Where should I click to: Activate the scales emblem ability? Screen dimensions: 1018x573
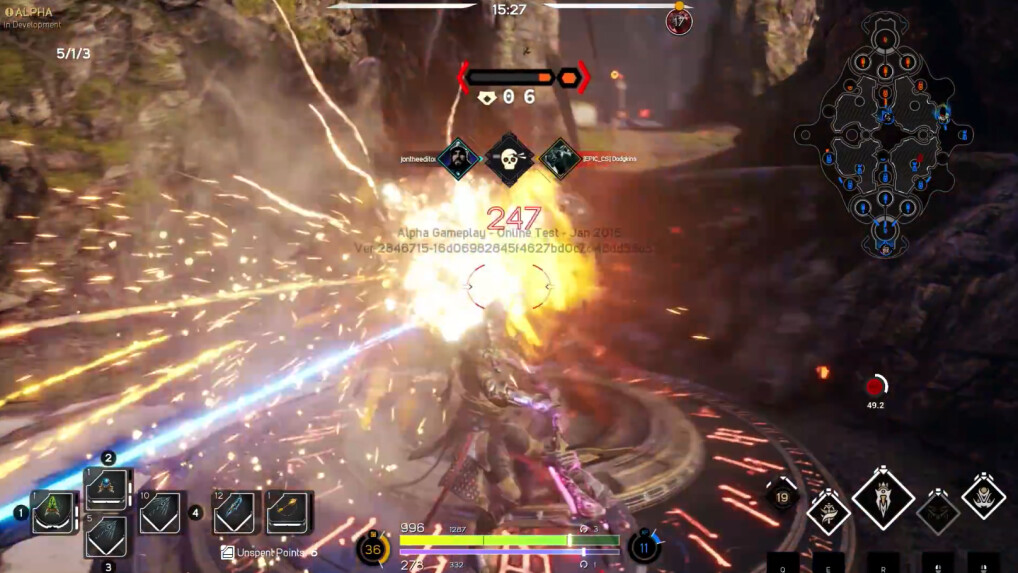click(829, 511)
